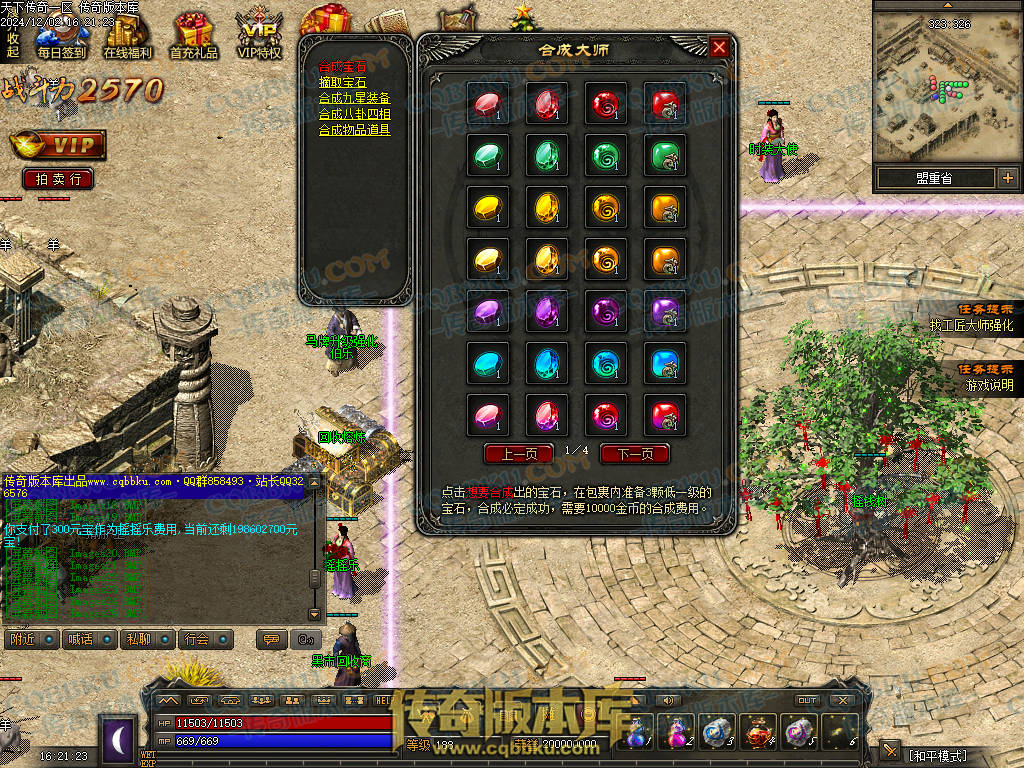Choose the 合成八卦四相 option

click(x=354, y=114)
